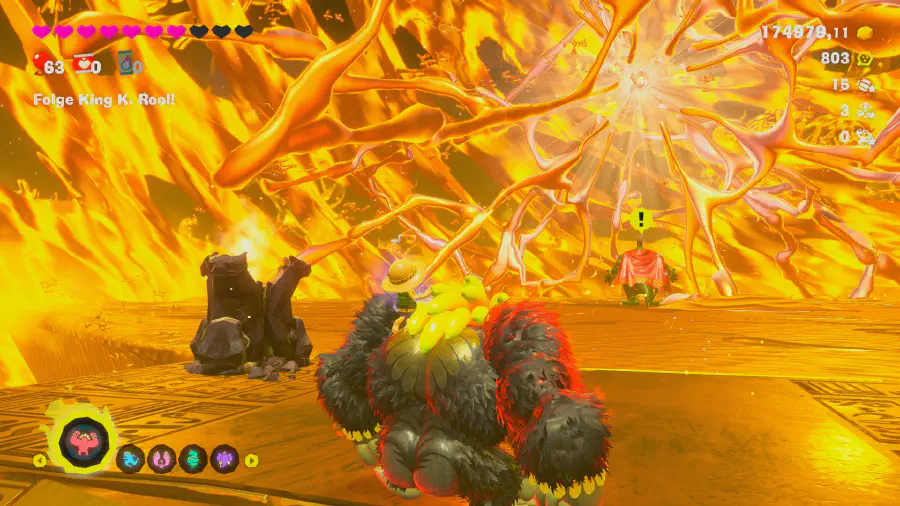Click the red balloon icon

pyautogui.click(x=39, y=66)
